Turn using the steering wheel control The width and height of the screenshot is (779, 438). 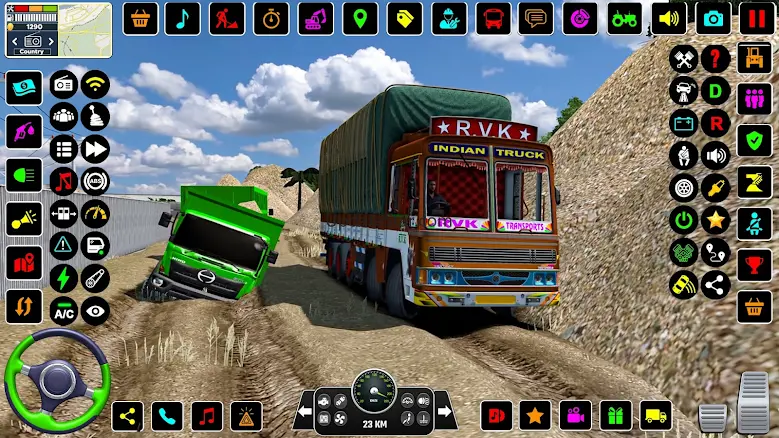[56, 379]
